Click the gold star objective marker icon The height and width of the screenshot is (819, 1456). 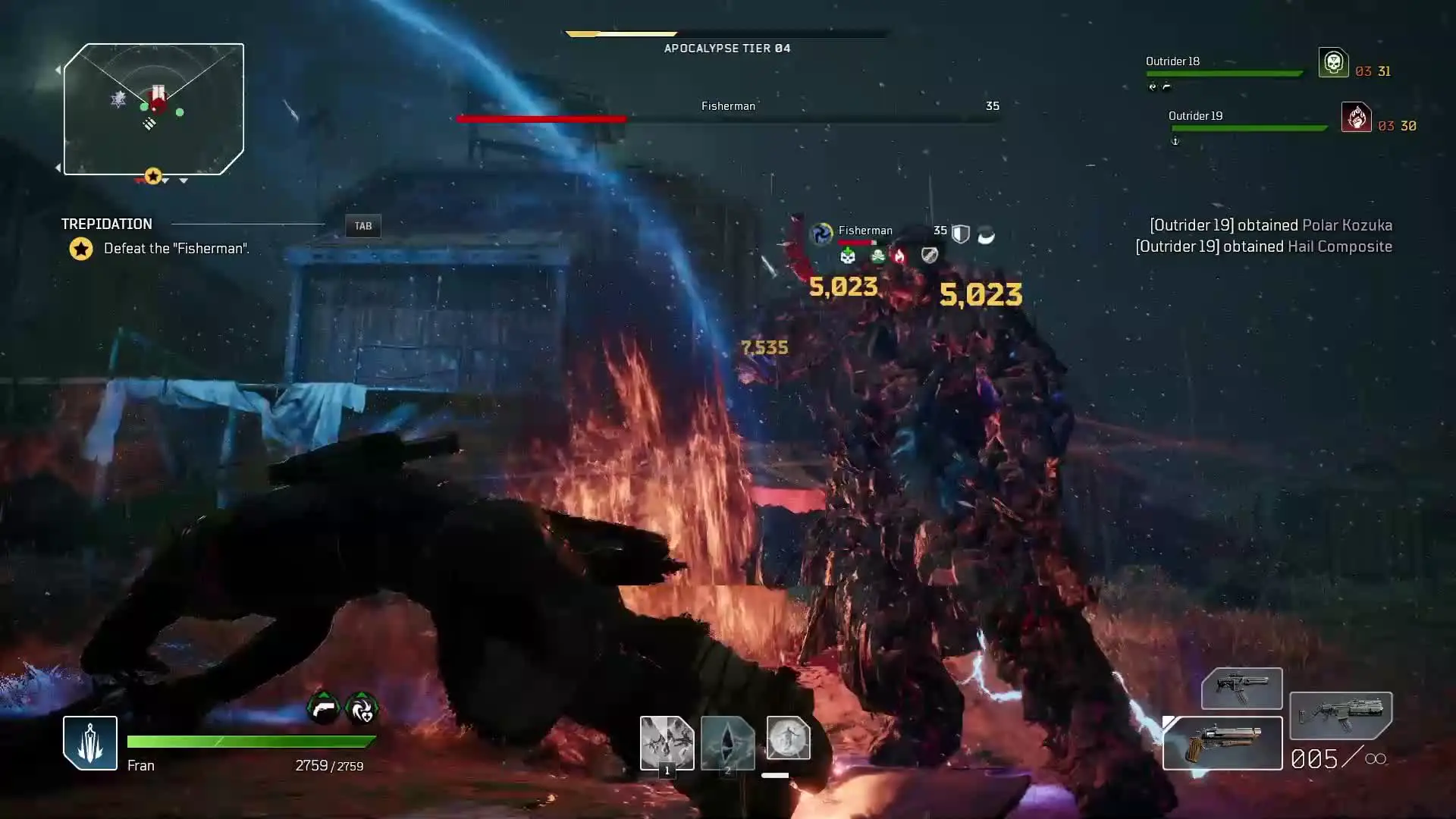[x=81, y=249]
